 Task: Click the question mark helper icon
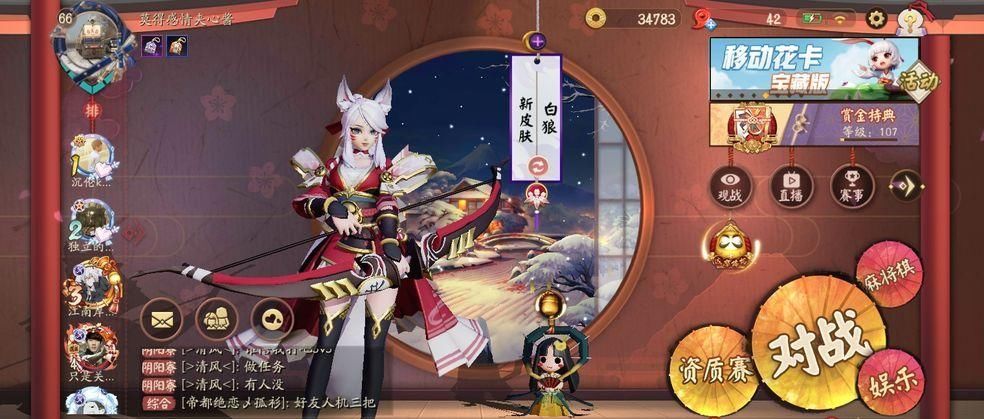tap(910, 20)
